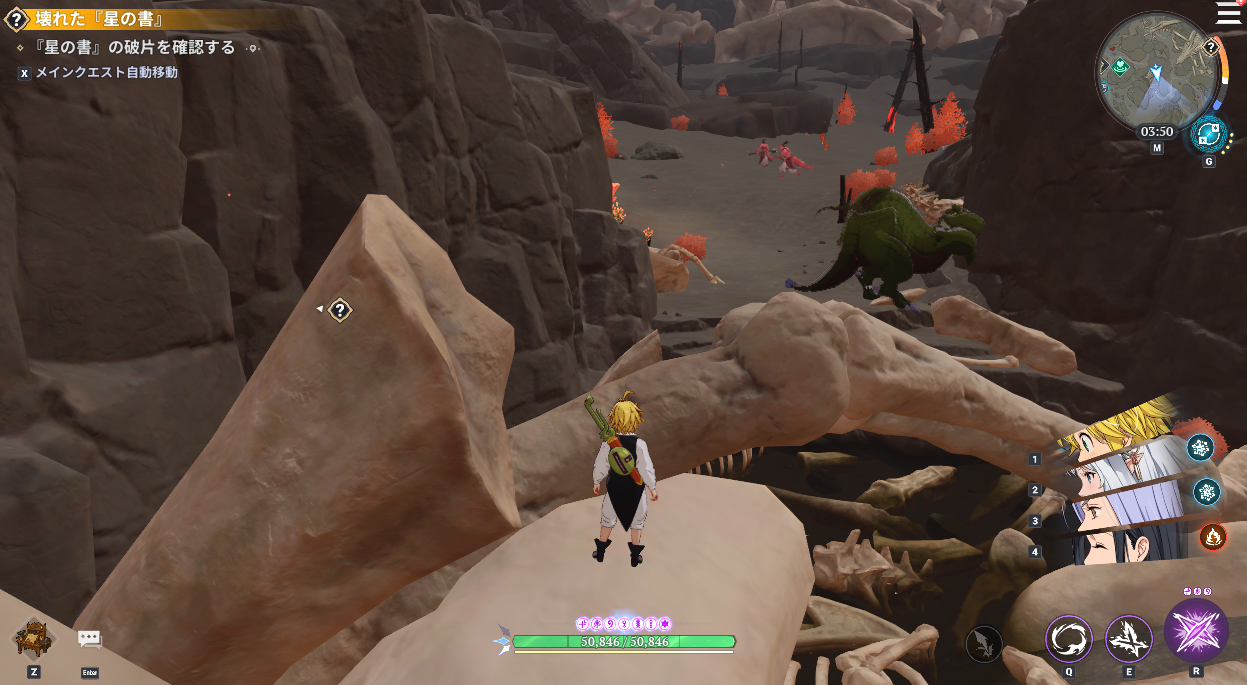Open the circular minimap
This screenshot has height=685, width=1247.
[x=1156, y=69]
